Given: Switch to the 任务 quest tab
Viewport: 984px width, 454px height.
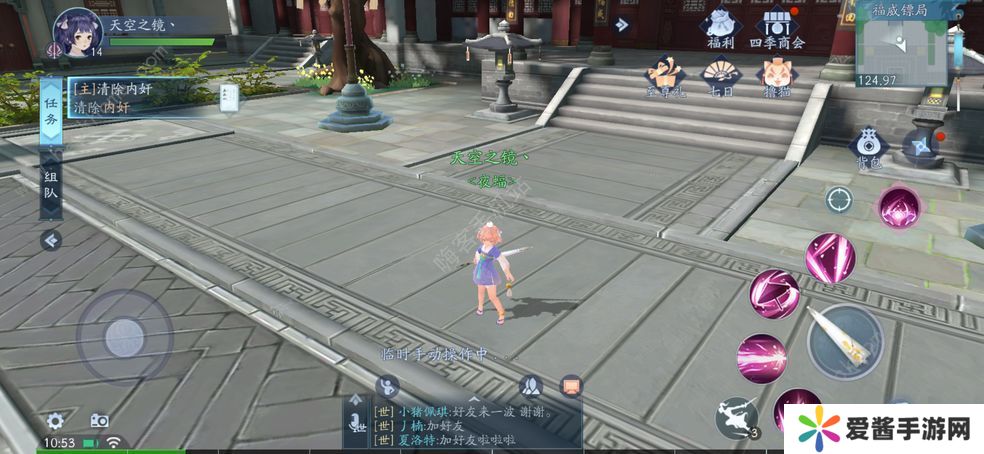Looking at the screenshot, I should pos(51,109).
